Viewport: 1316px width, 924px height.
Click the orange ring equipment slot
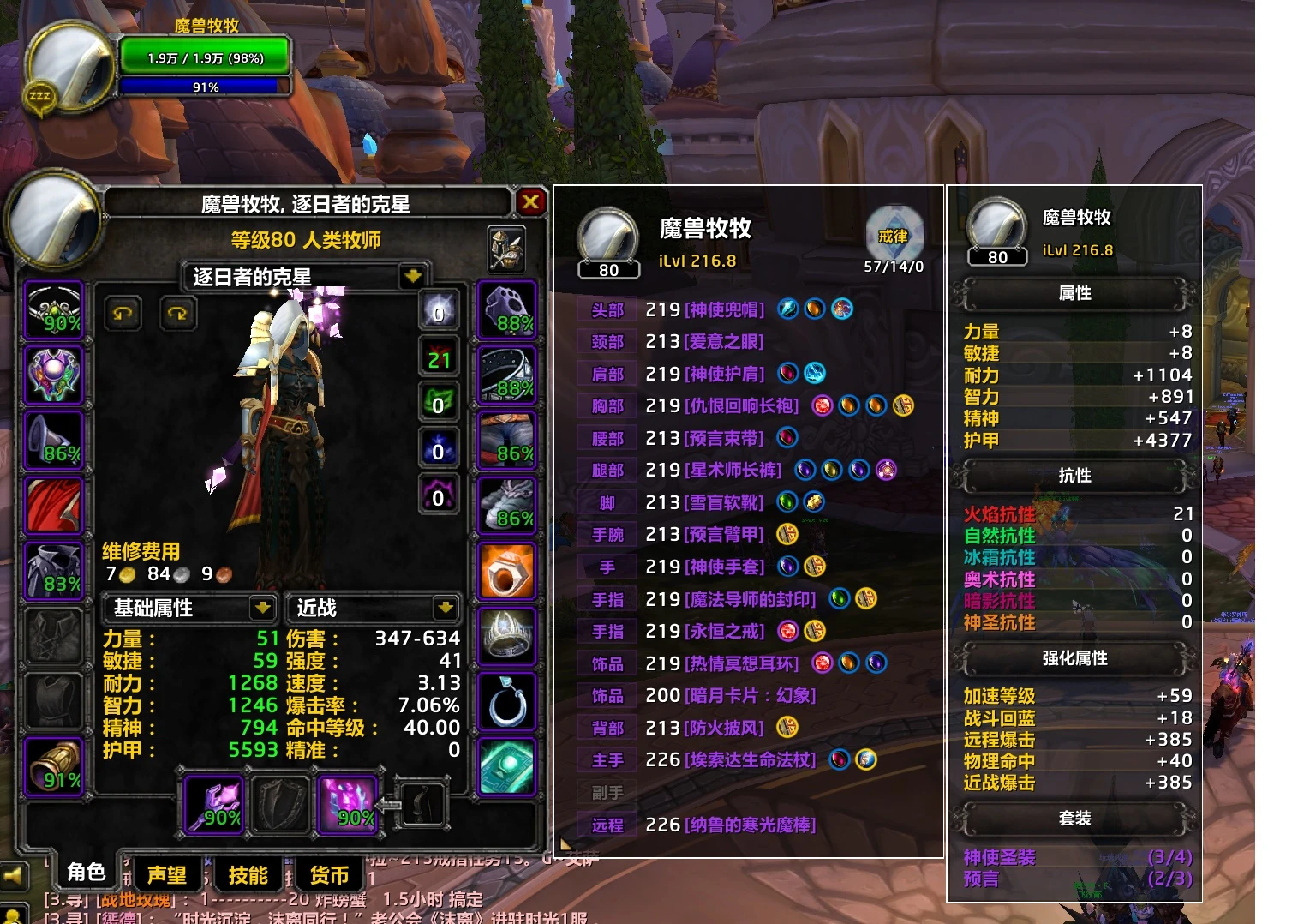[x=506, y=570]
